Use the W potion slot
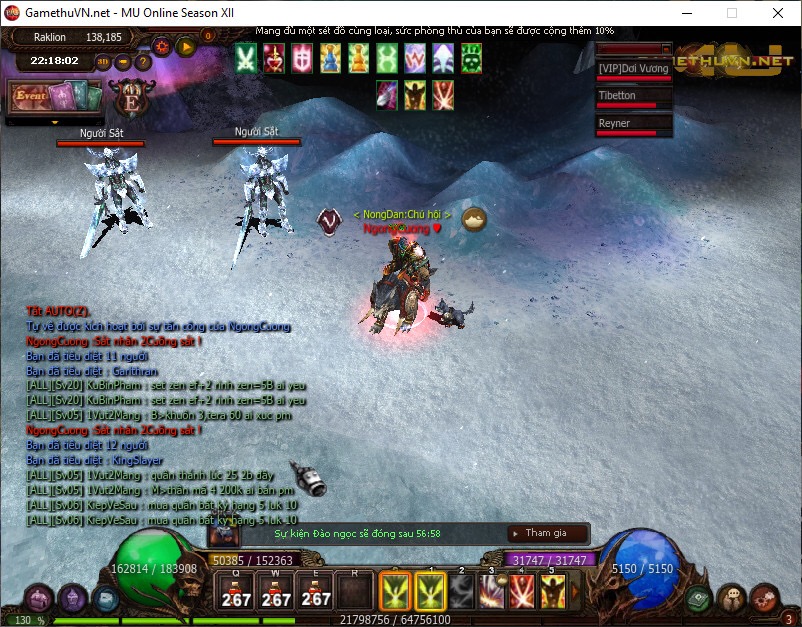Image resolution: width=802 pixels, height=627 pixels. pos(276,591)
